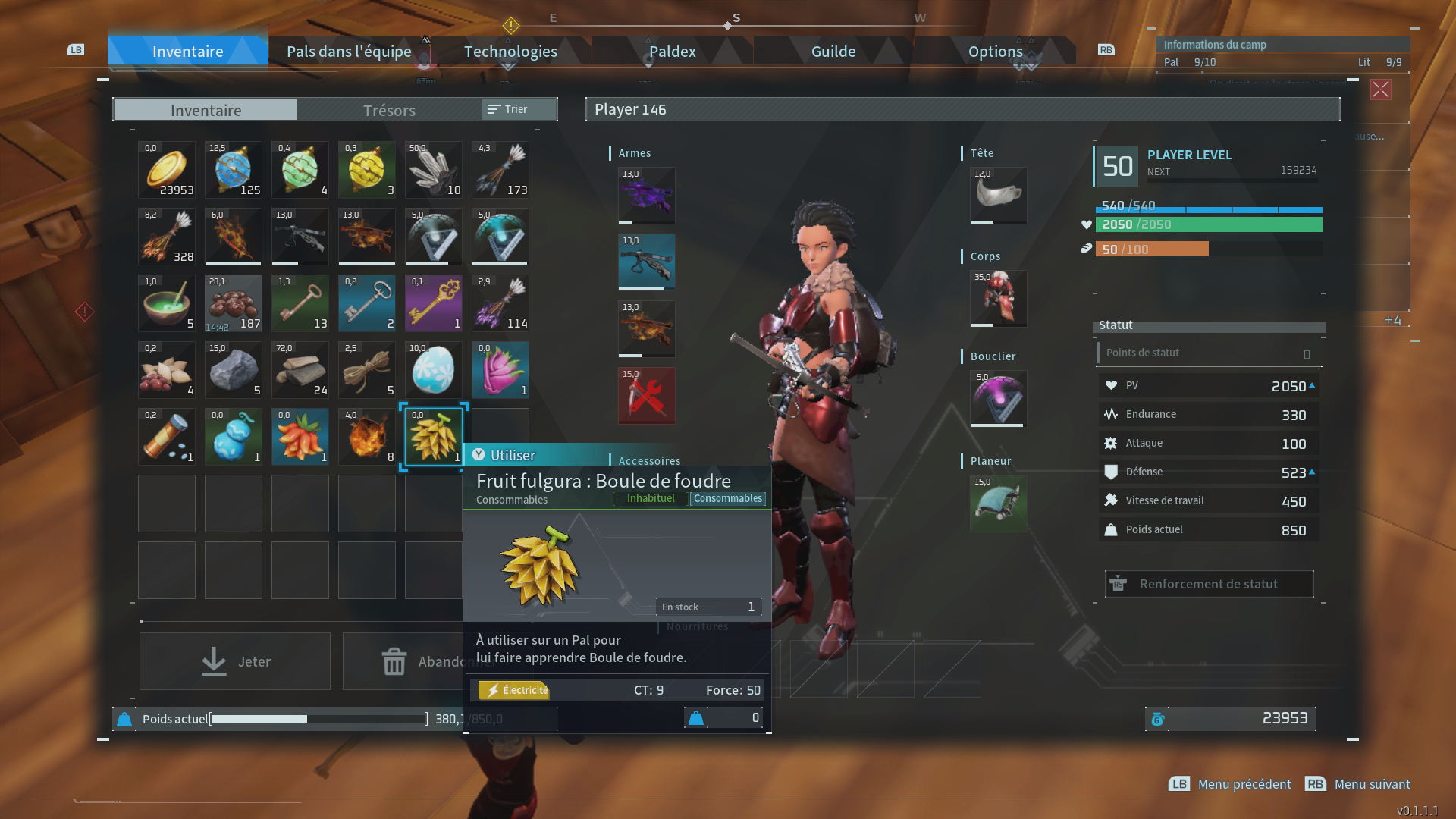Open Renforcement de statut
Image resolution: width=1456 pixels, height=819 pixels.
pyautogui.click(x=1209, y=584)
